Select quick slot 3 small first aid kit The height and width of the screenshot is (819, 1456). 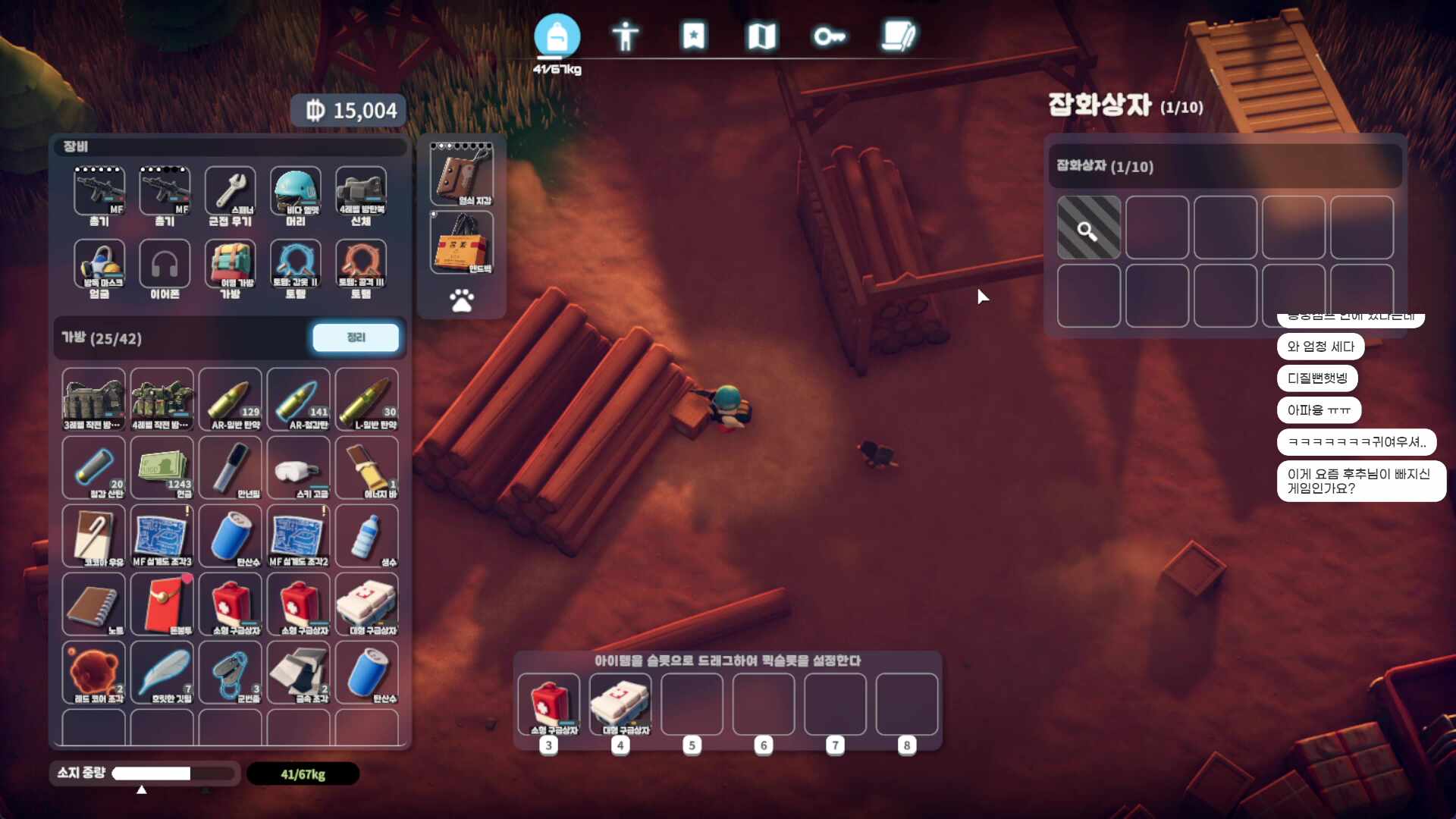point(548,704)
